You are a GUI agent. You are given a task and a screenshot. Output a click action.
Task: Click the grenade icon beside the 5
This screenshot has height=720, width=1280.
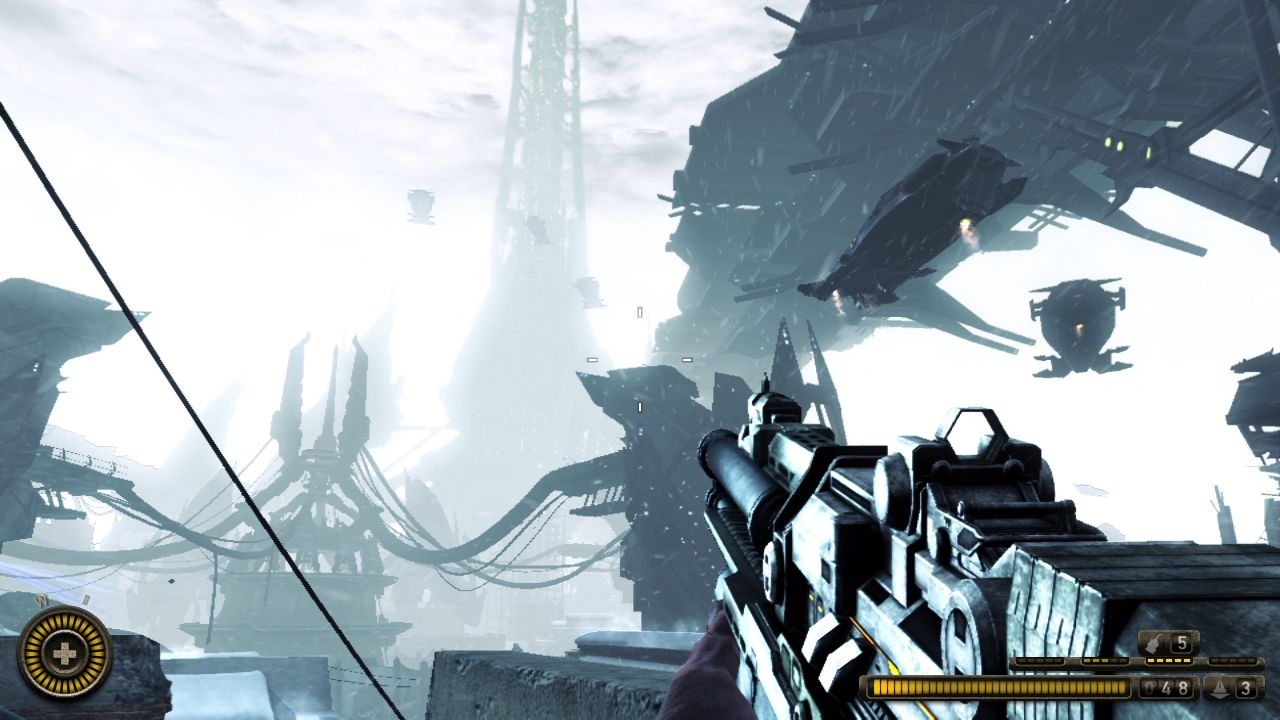click(x=1155, y=643)
